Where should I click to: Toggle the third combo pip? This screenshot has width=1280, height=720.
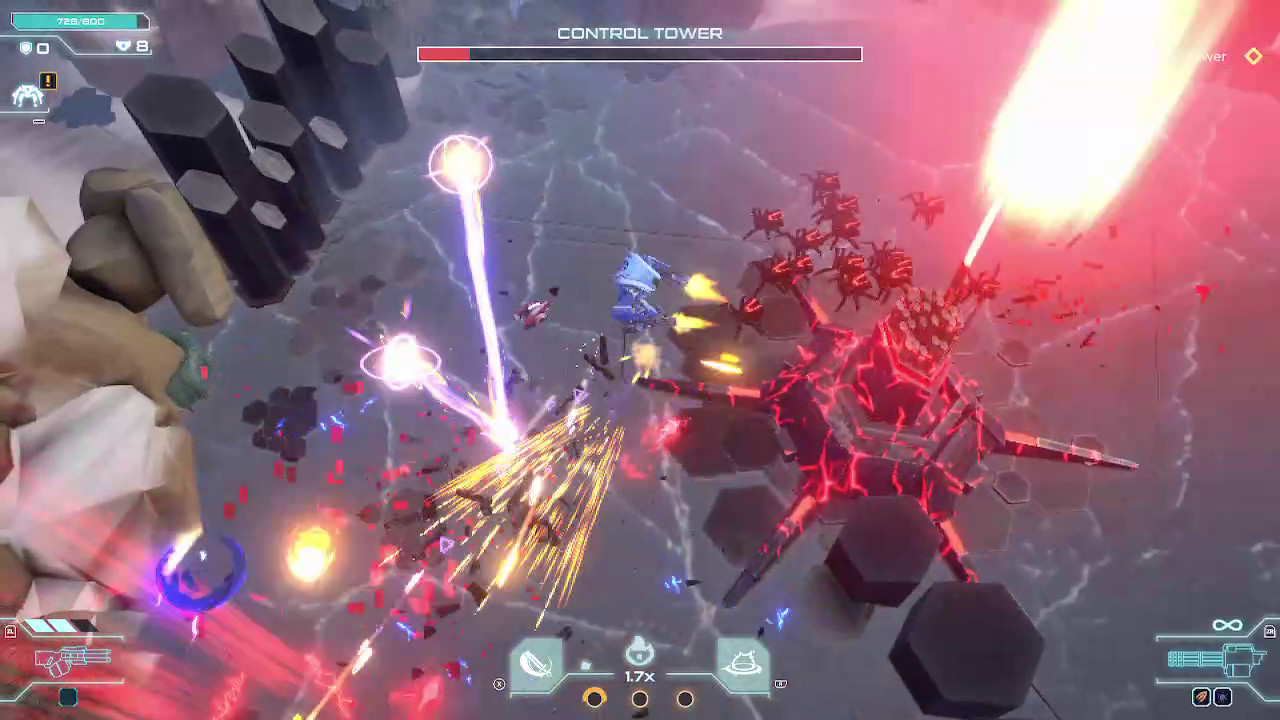coord(685,700)
